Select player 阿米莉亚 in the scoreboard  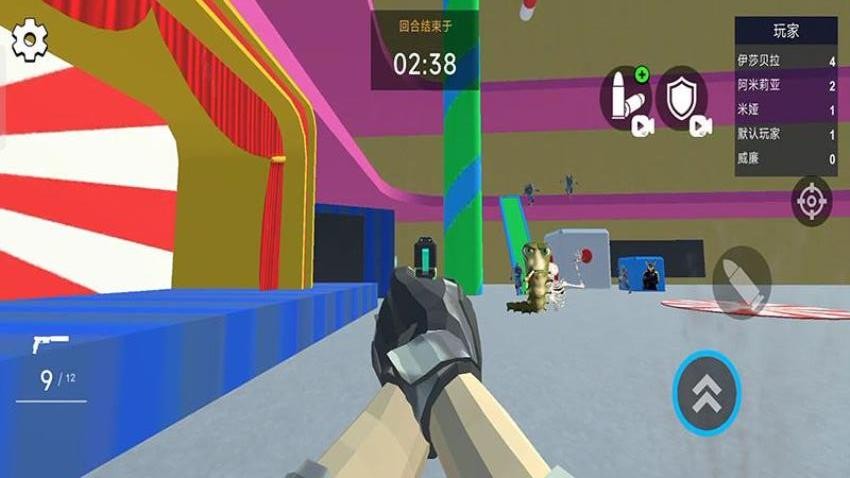click(786, 86)
